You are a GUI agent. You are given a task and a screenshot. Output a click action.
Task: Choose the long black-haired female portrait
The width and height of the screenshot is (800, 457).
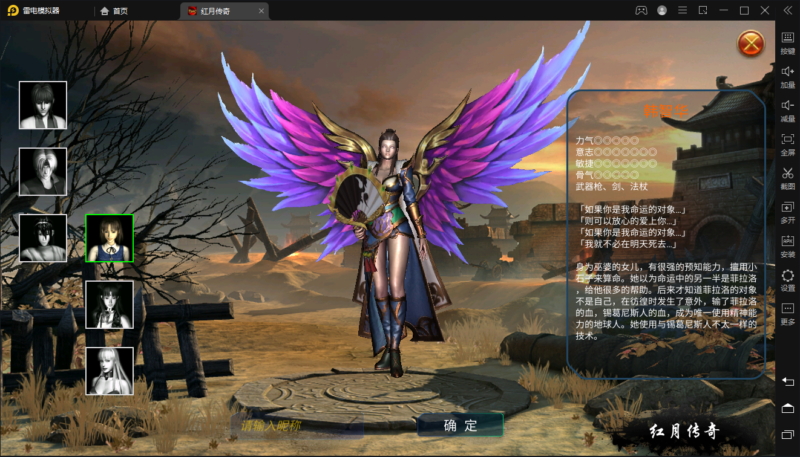110,304
